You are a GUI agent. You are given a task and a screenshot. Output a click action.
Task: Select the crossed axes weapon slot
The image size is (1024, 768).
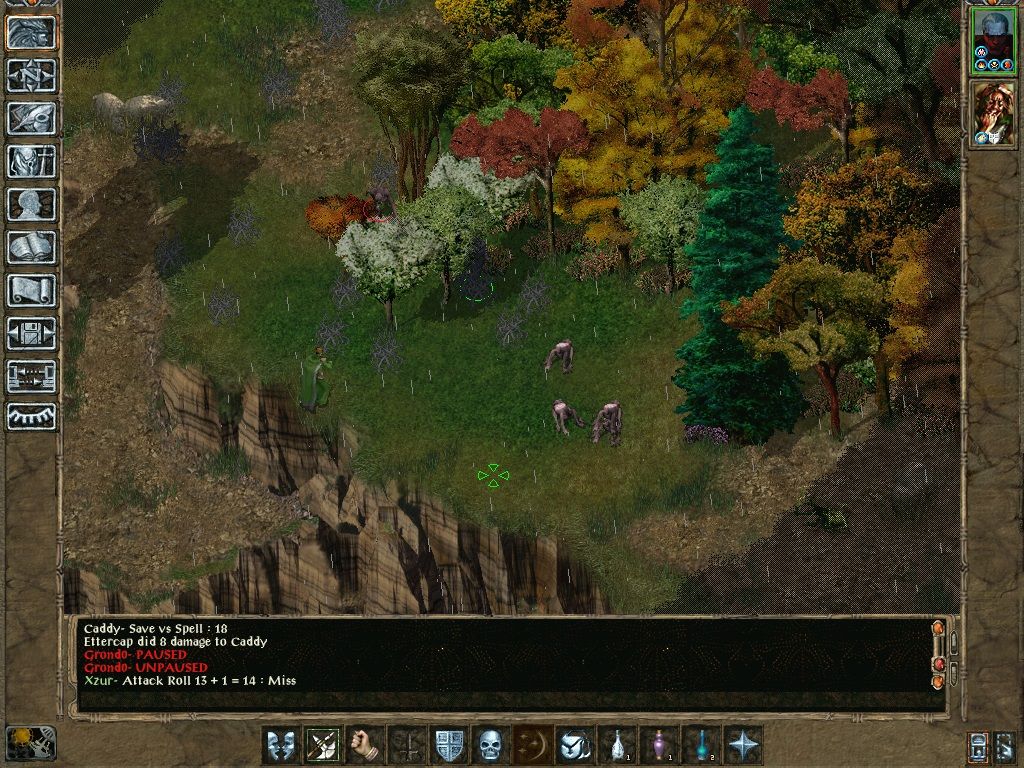[324, 745]
